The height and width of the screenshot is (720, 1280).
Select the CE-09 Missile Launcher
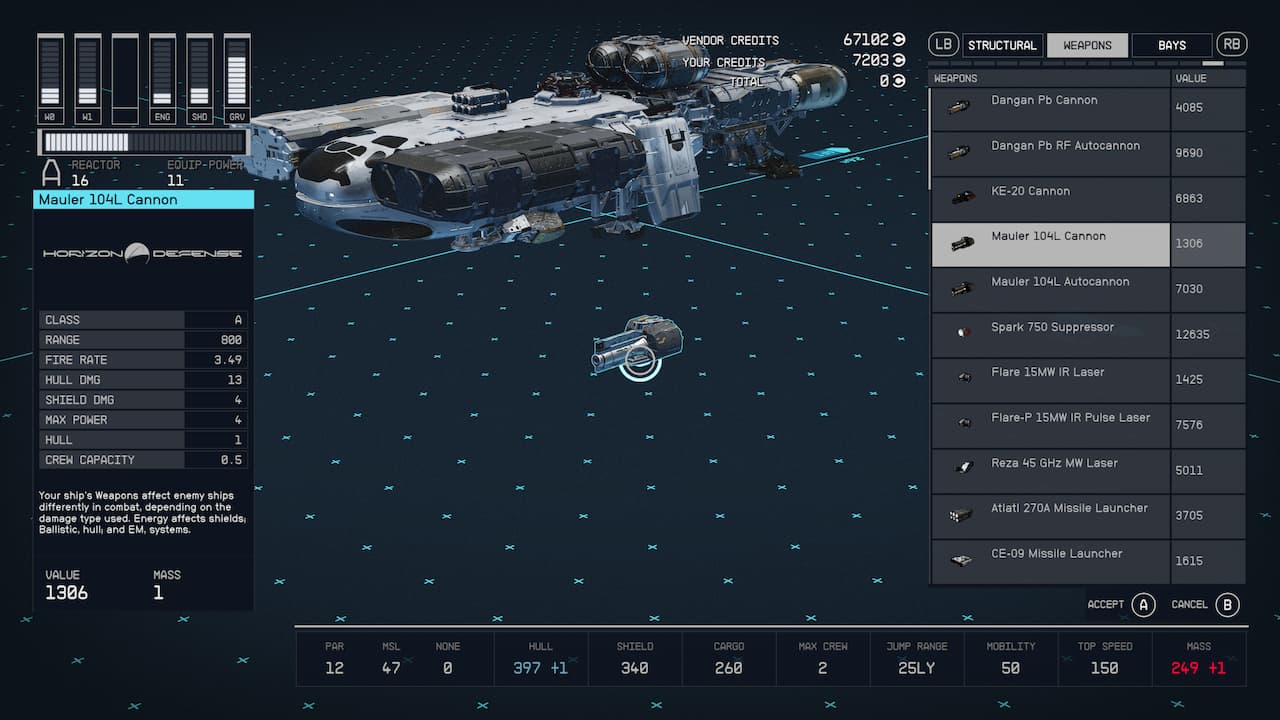[x=1050, y=561]
